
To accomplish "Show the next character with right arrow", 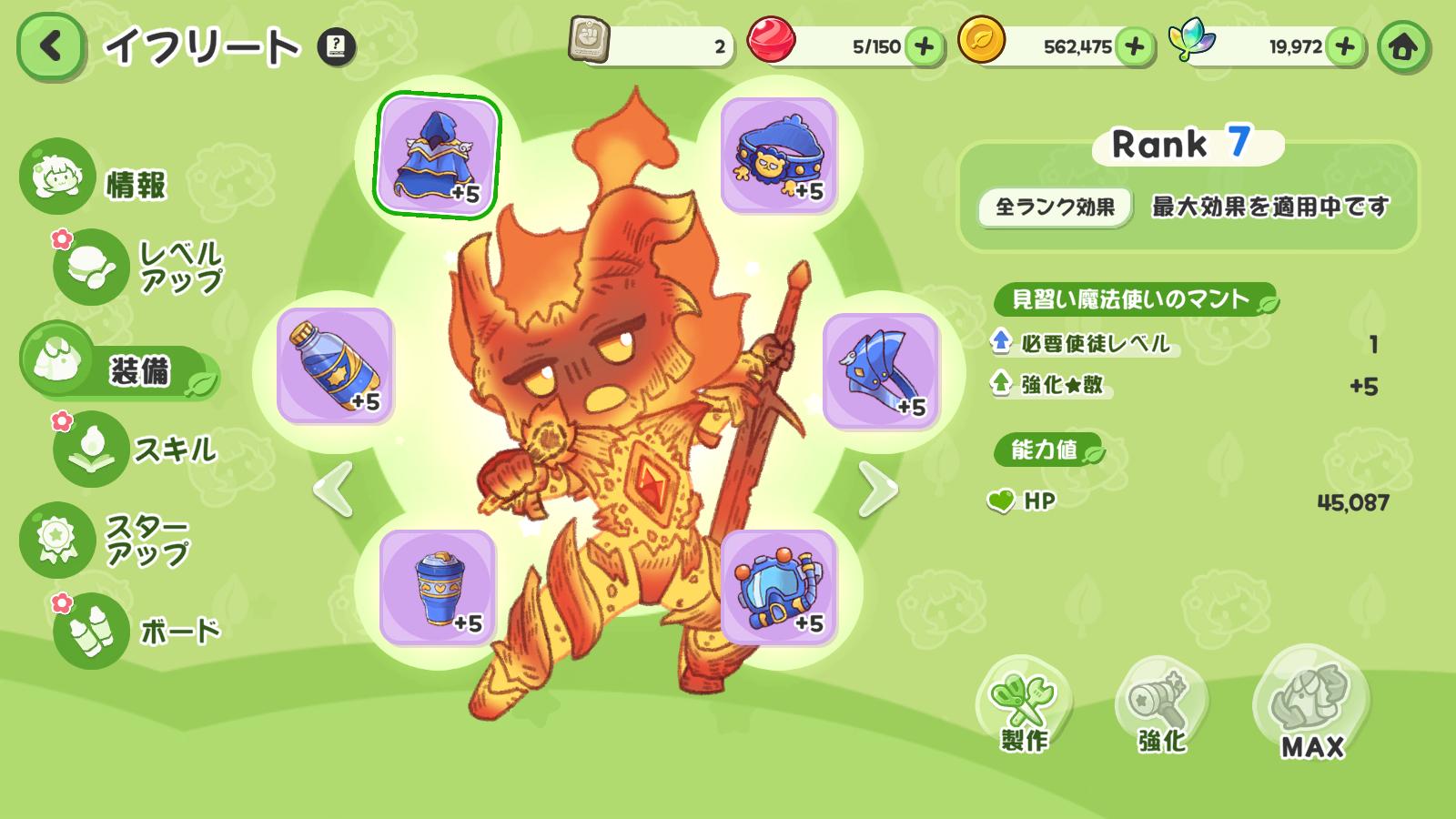I will tap(877, 490).
